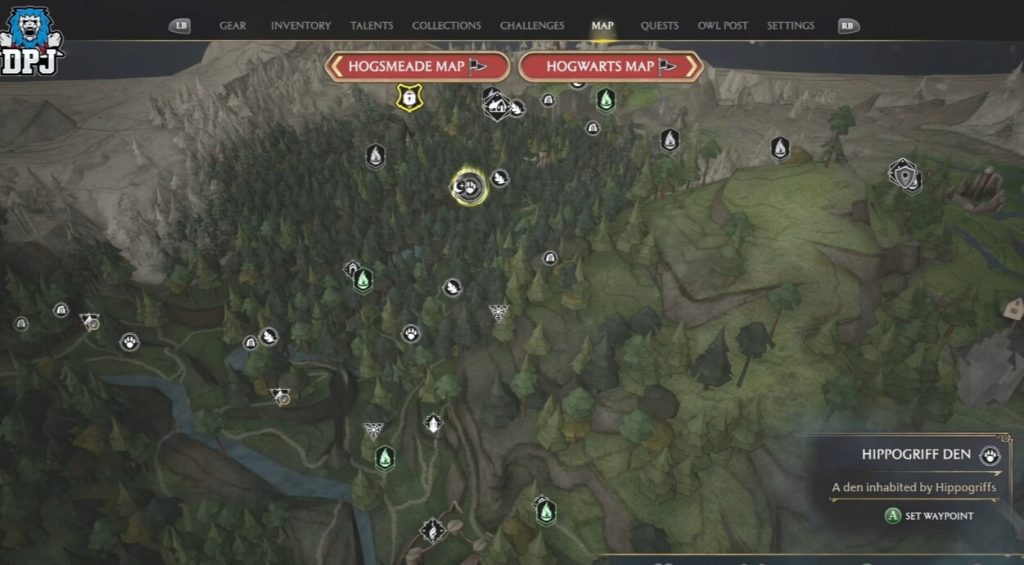The height and width of the screenshot is (565, 1024).
Task: Open the Gear tab
Action: click(232, 26)
